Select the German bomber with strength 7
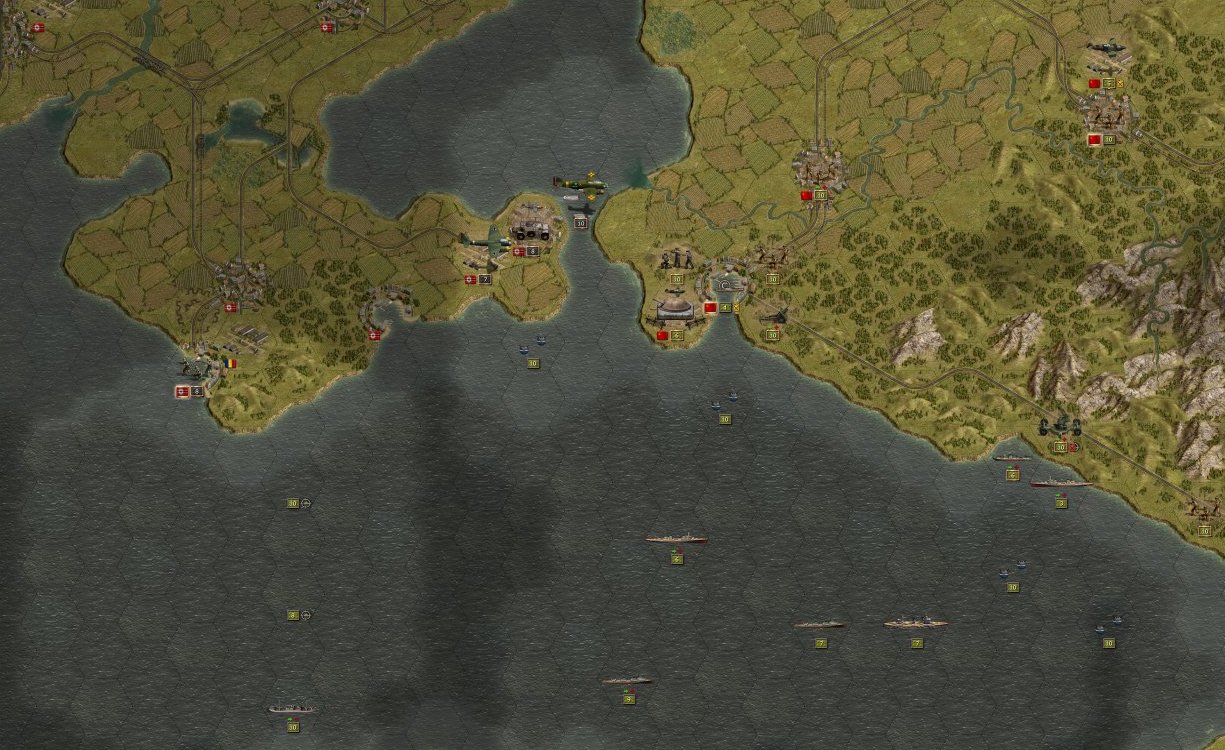This screenshot has height=750, width=1225. (486, 241)
